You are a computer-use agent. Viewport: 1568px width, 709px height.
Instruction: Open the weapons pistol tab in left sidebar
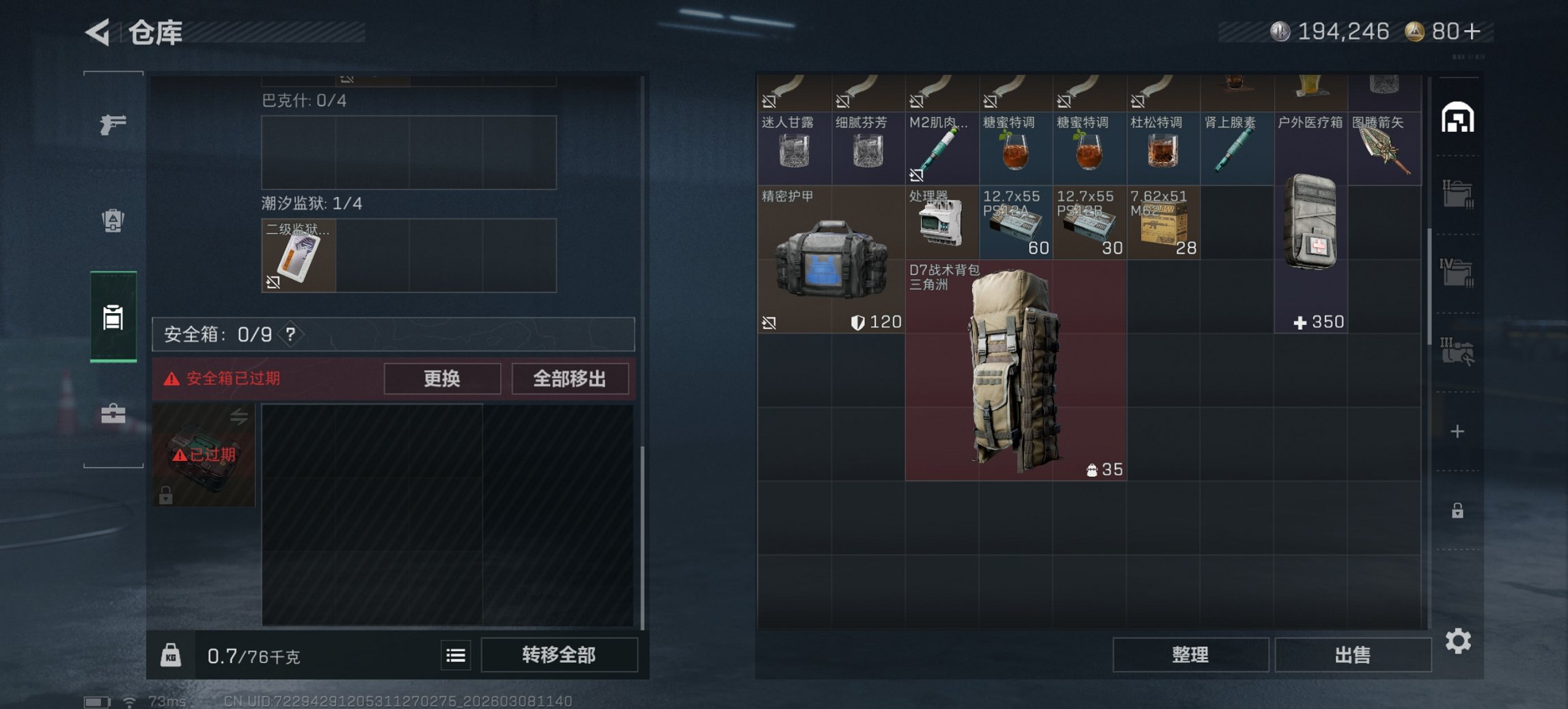coord(113,126)
